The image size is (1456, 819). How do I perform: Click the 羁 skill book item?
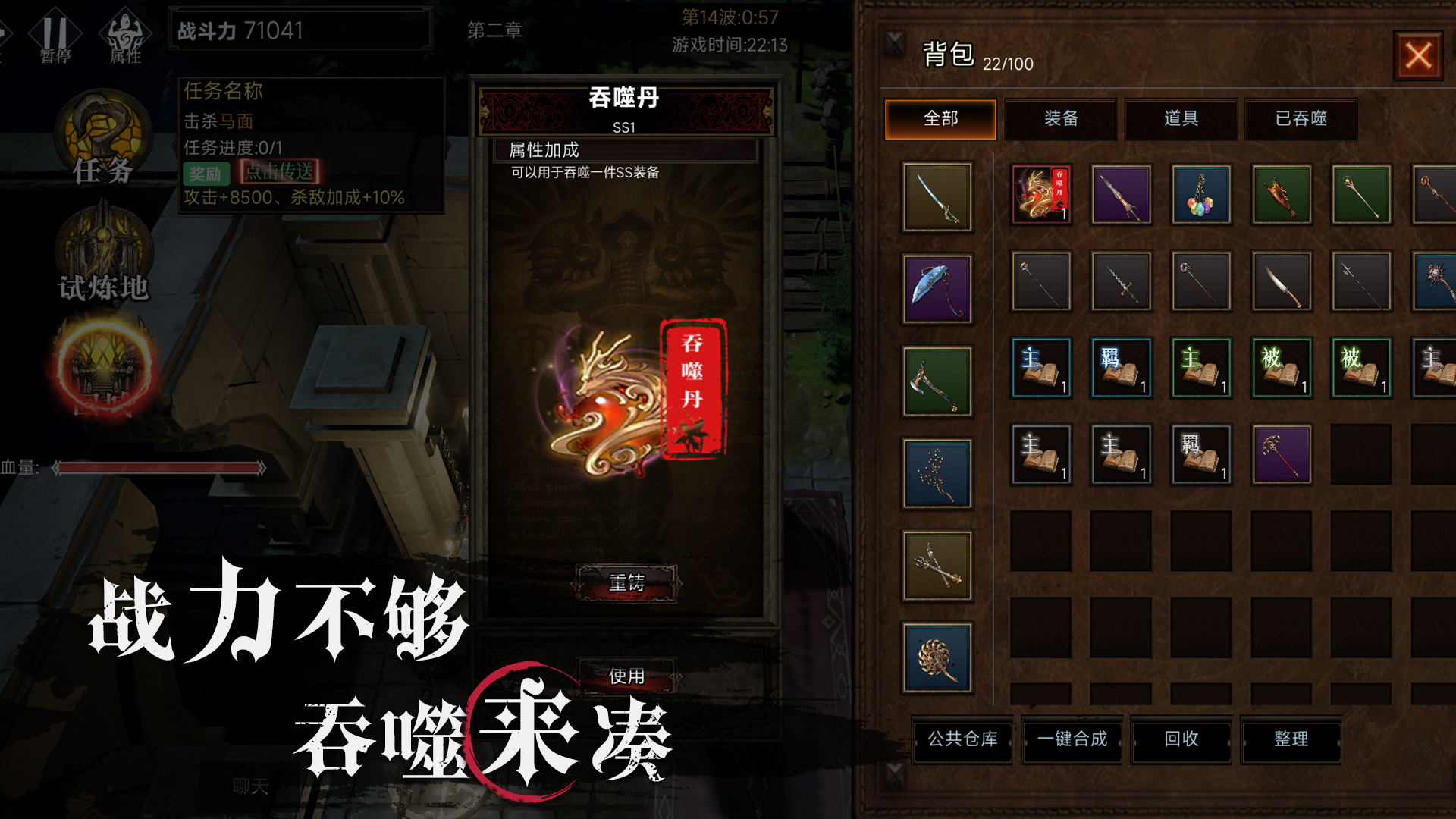(x=1121, y=366)
